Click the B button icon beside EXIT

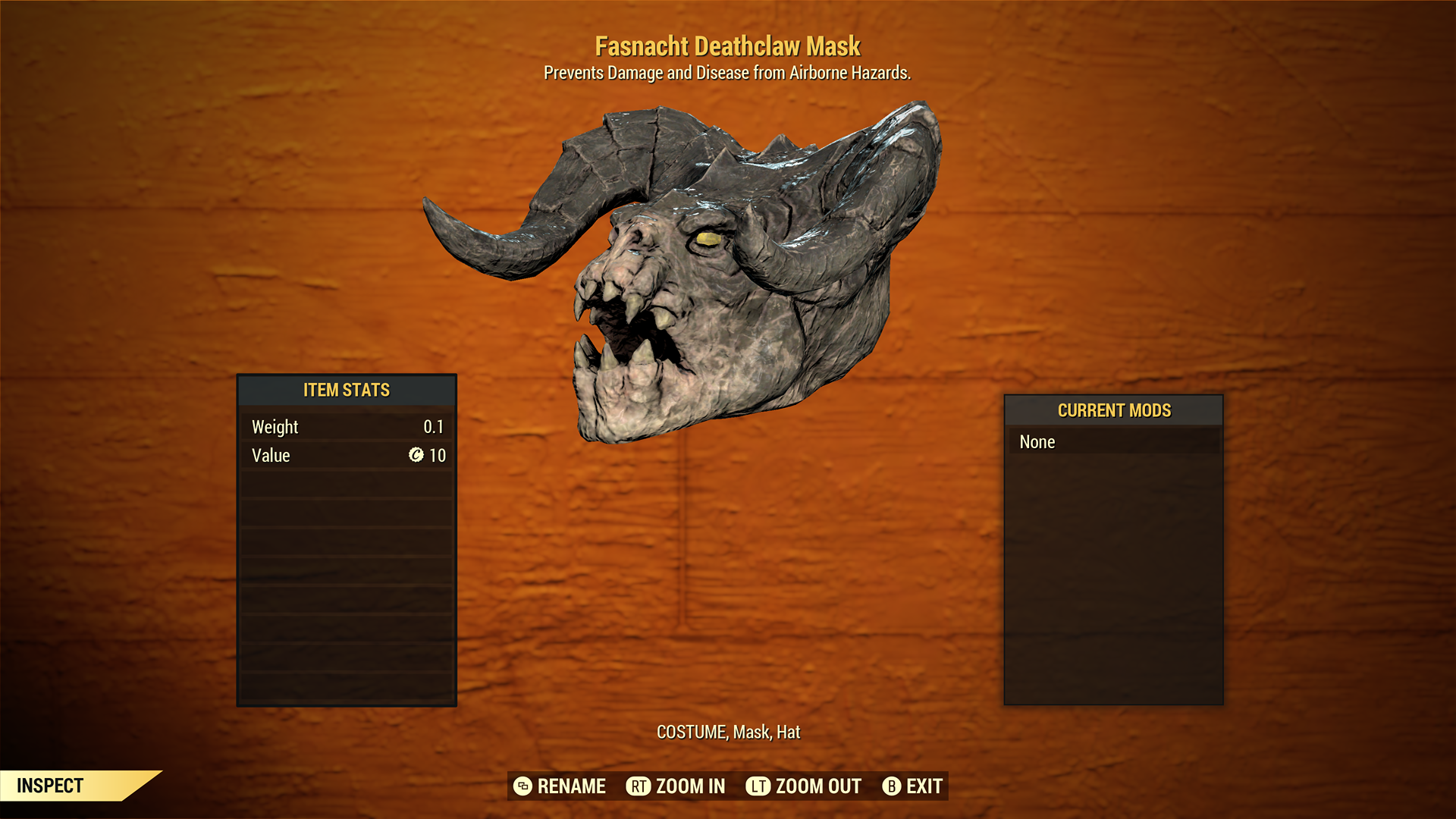click(x=892, y=786)
